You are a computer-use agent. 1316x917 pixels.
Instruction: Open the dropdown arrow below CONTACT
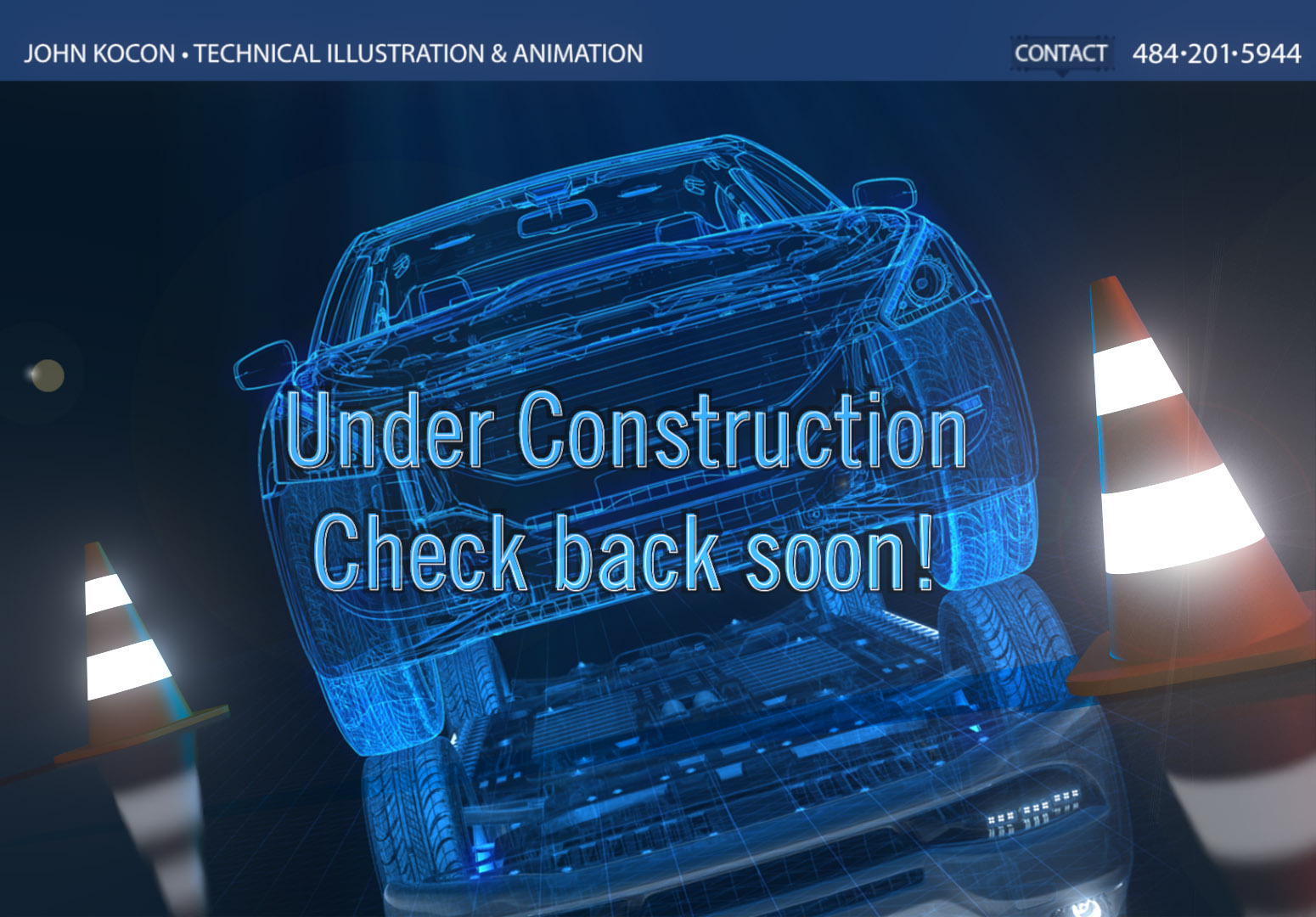[1064, 72]
